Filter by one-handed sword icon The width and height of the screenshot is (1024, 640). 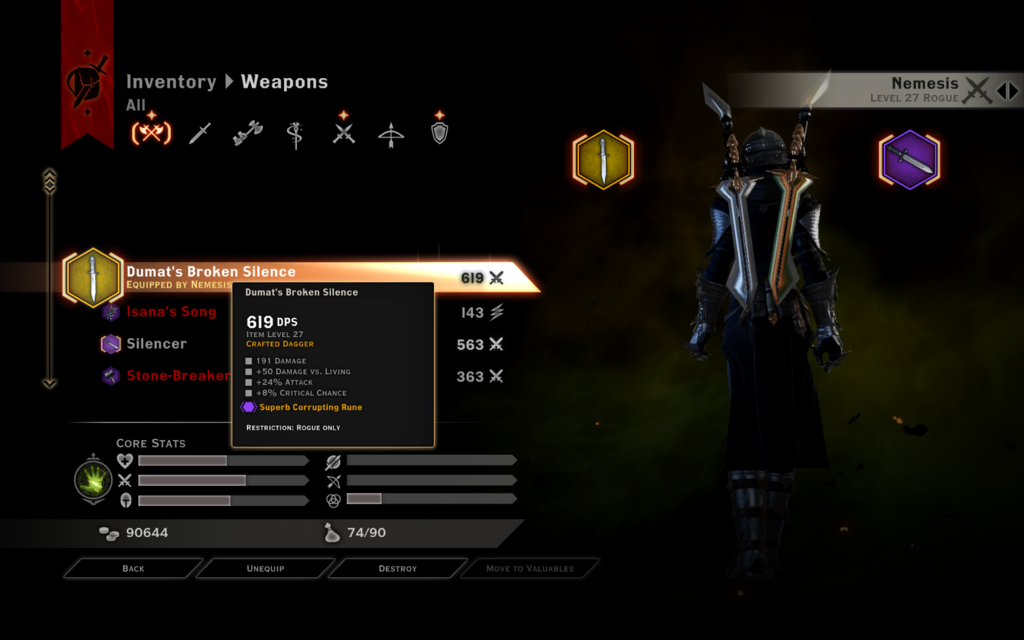200,133
